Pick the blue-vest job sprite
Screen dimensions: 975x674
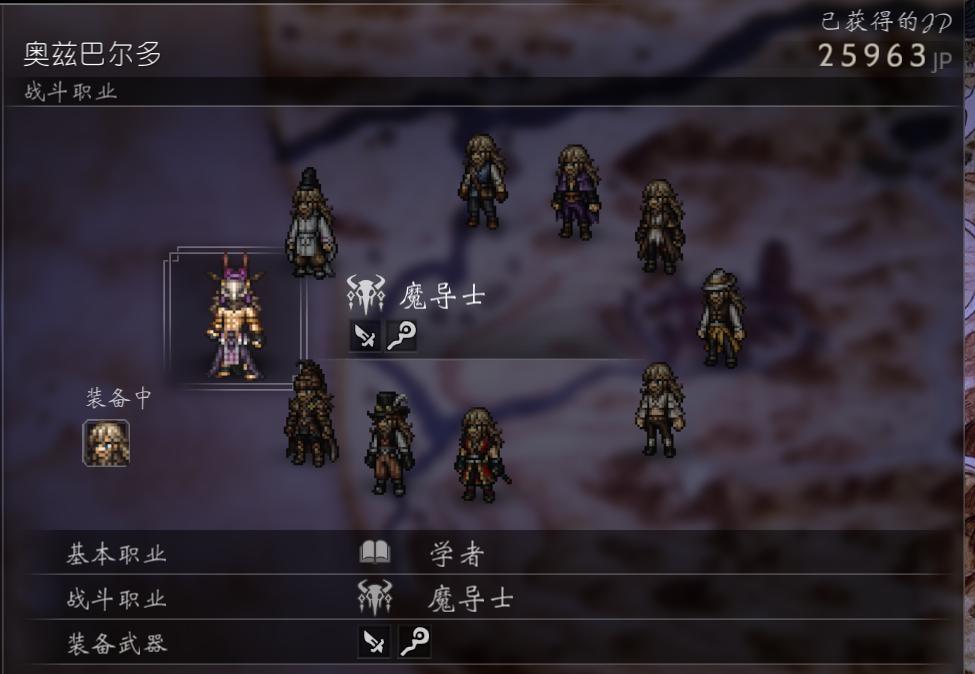[x=481, y=182]
